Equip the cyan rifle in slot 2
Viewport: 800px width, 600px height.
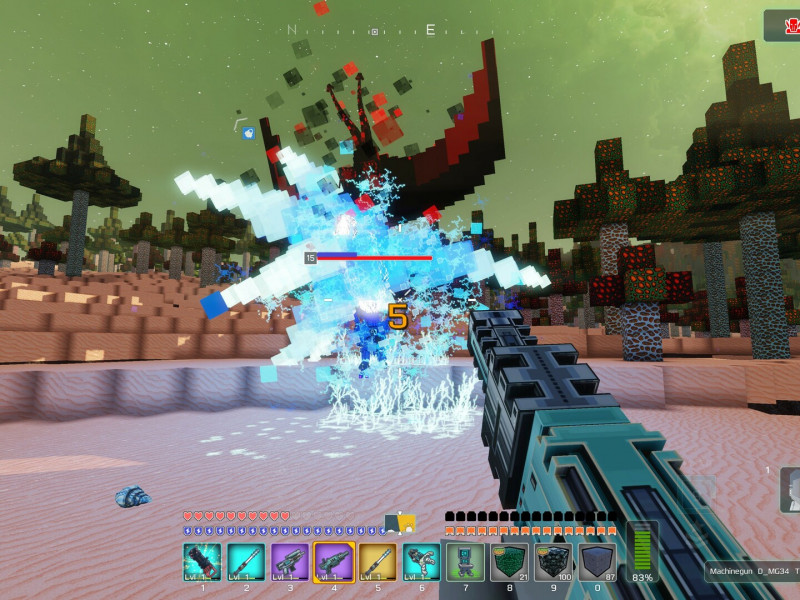[x=246, y=562]
